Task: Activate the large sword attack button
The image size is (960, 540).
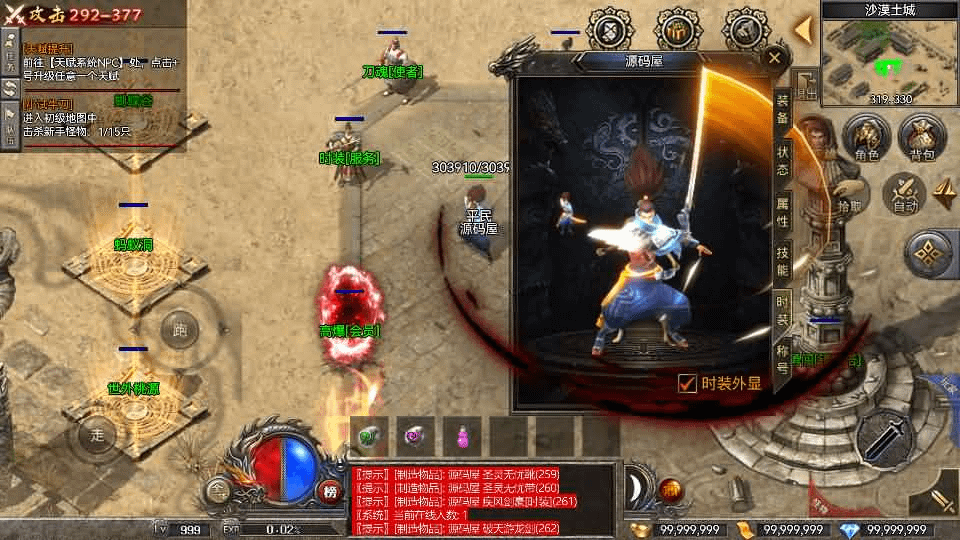Action: click(x=884, y=438)
